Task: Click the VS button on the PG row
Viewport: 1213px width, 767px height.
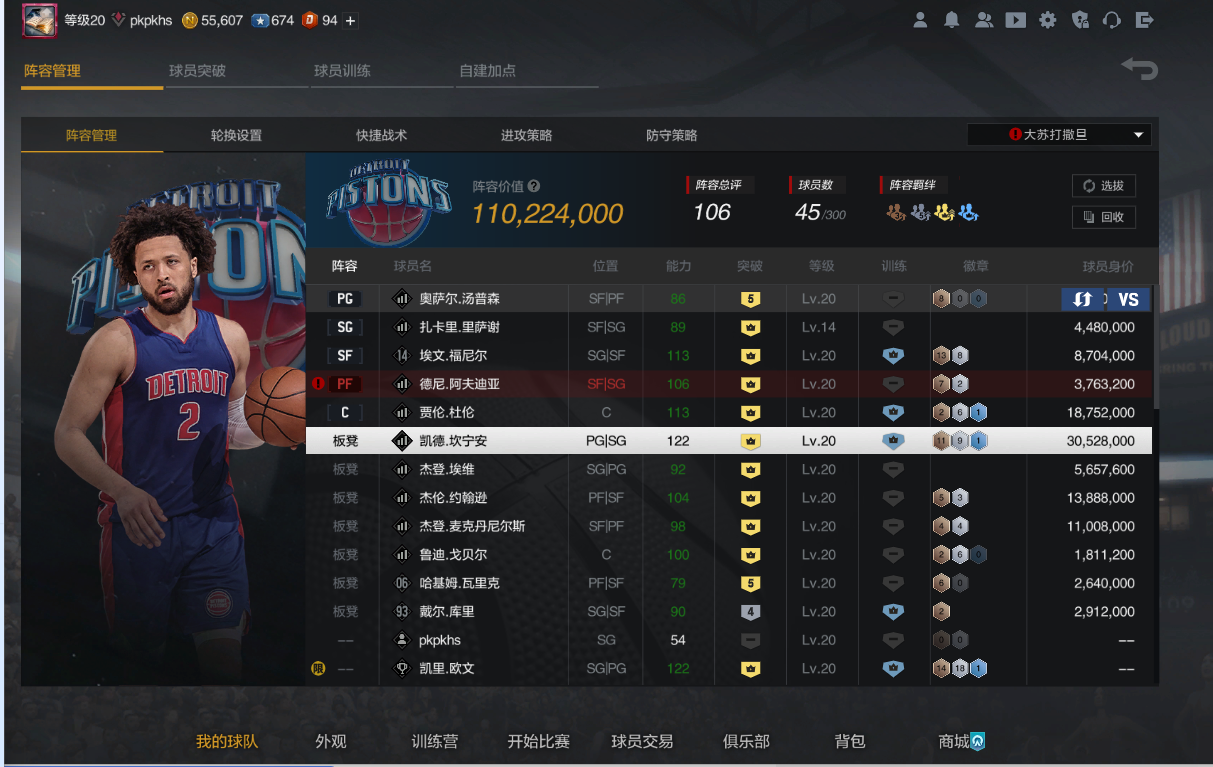Action: coord(1128,299)
